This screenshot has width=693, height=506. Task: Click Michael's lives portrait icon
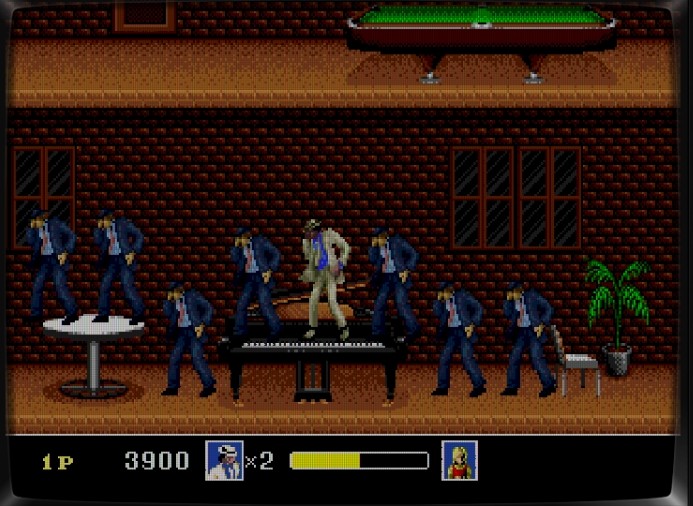224,460
